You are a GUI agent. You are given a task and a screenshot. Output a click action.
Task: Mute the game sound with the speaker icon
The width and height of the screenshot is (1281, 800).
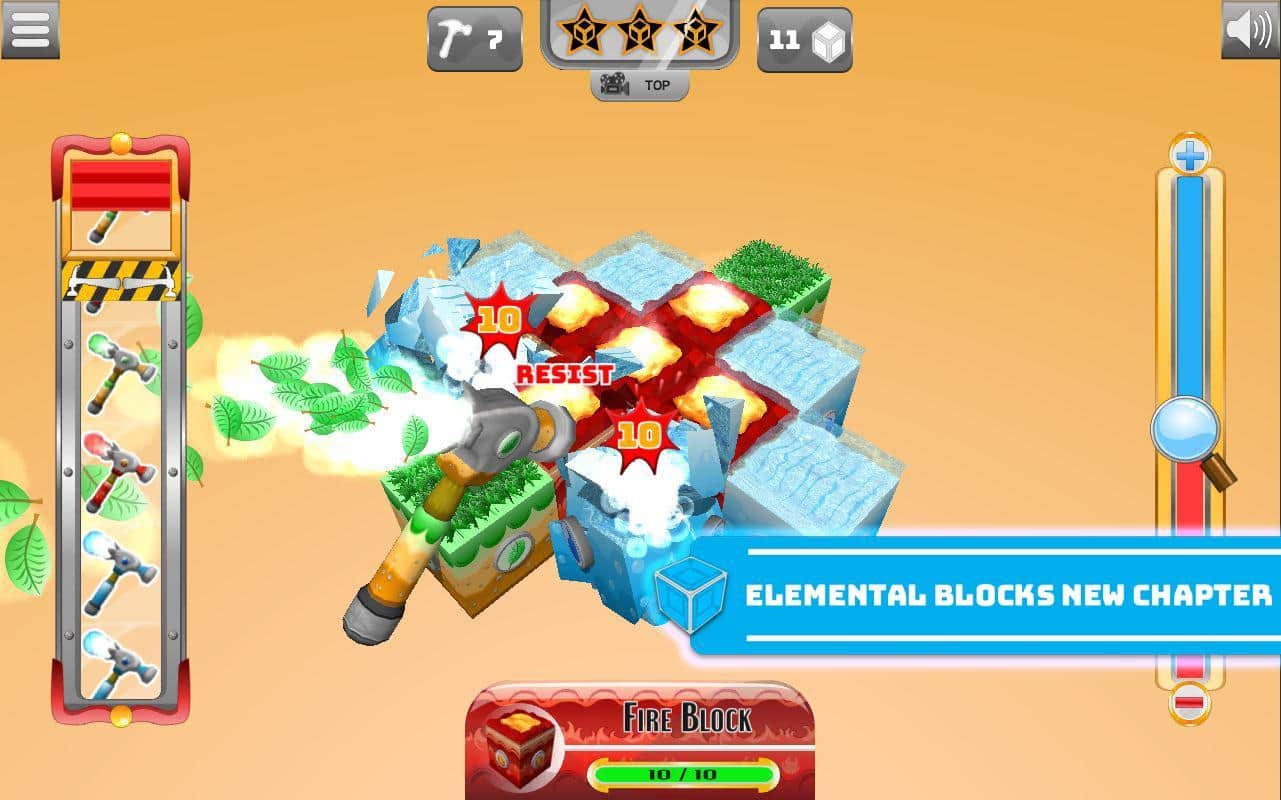coord(1249,32)
